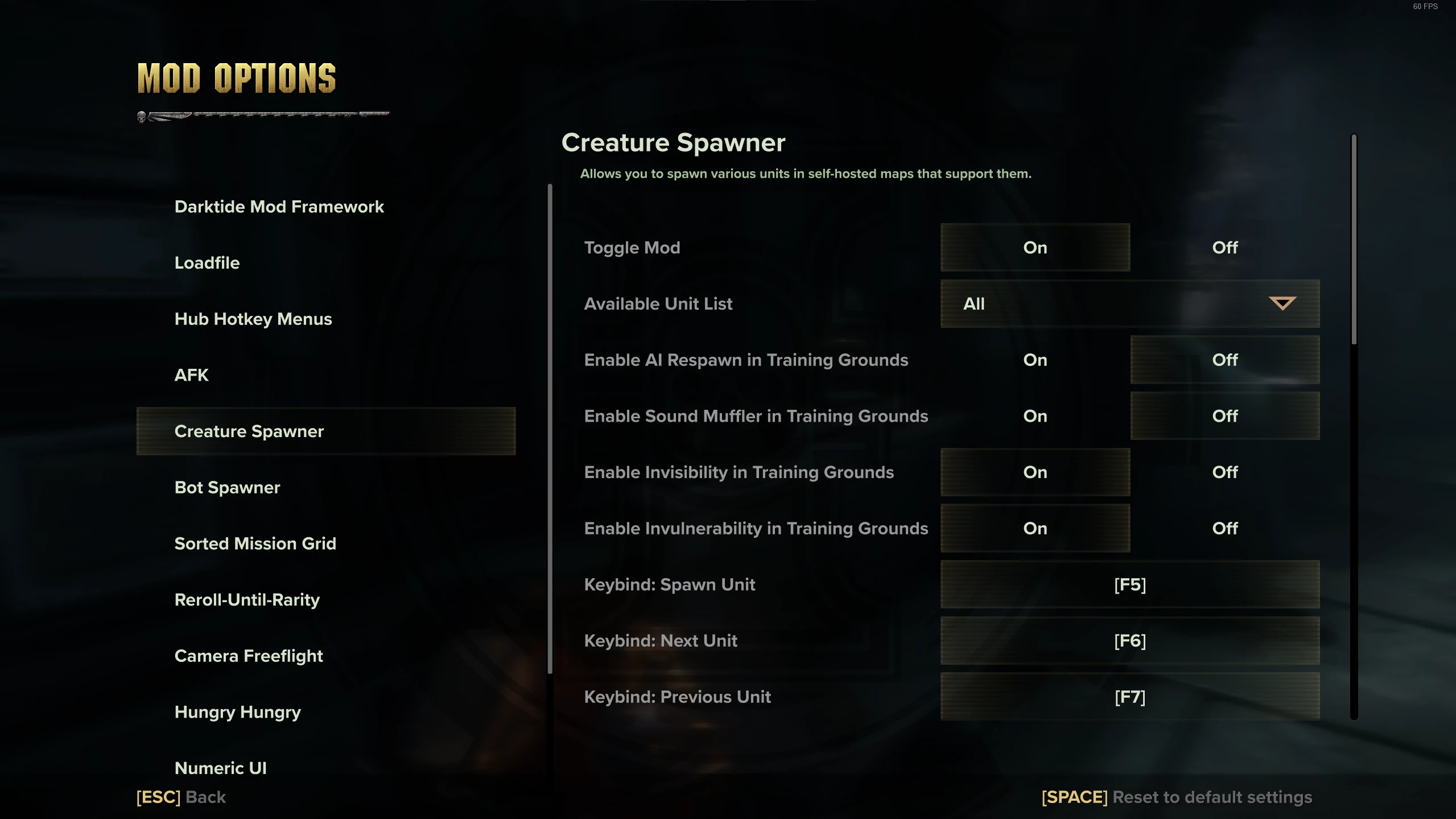
Task: Change the Next Unit keybind [F6]
Action: (1130, 640)
